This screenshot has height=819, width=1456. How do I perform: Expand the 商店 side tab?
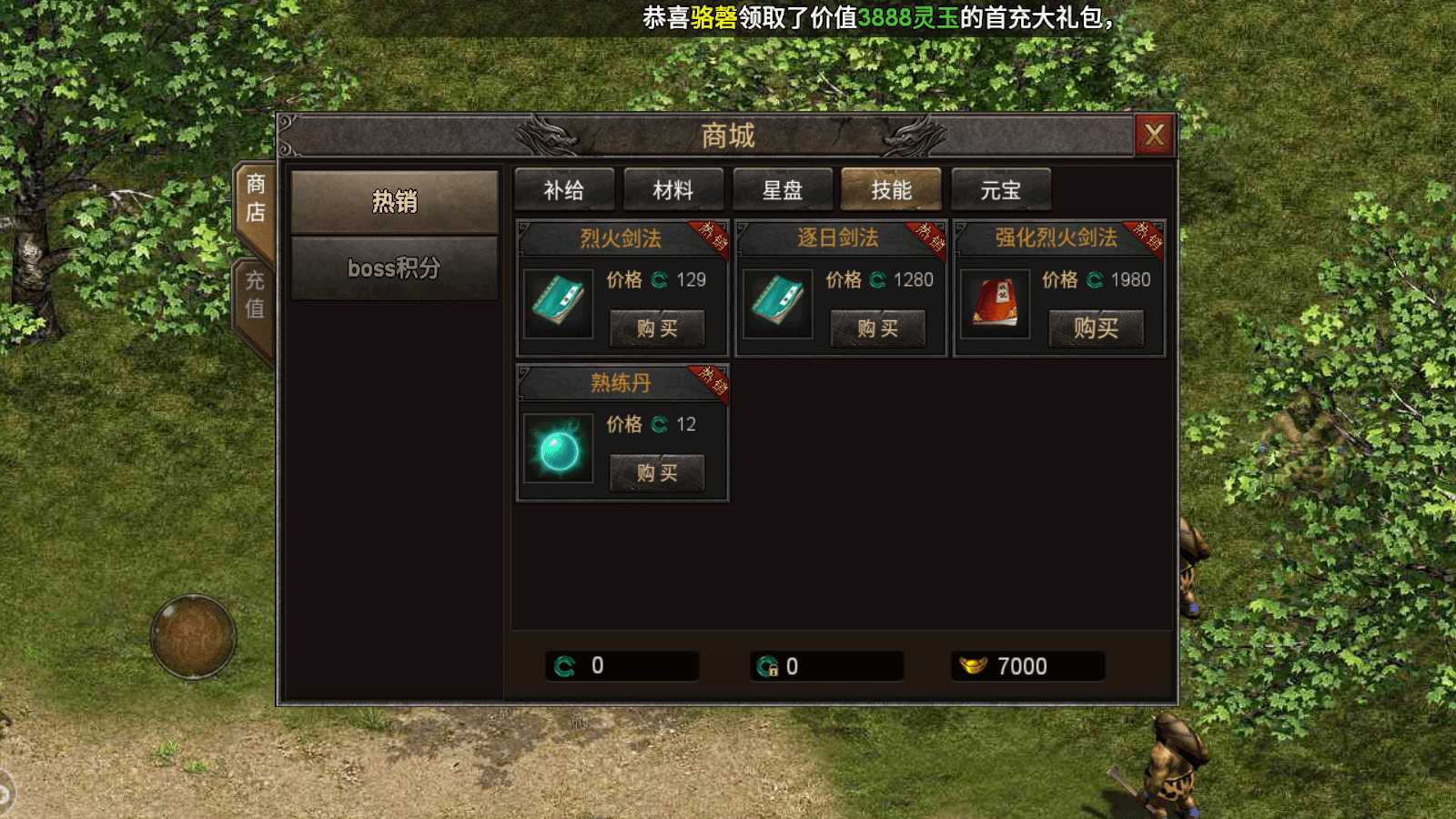pos(256,197)
